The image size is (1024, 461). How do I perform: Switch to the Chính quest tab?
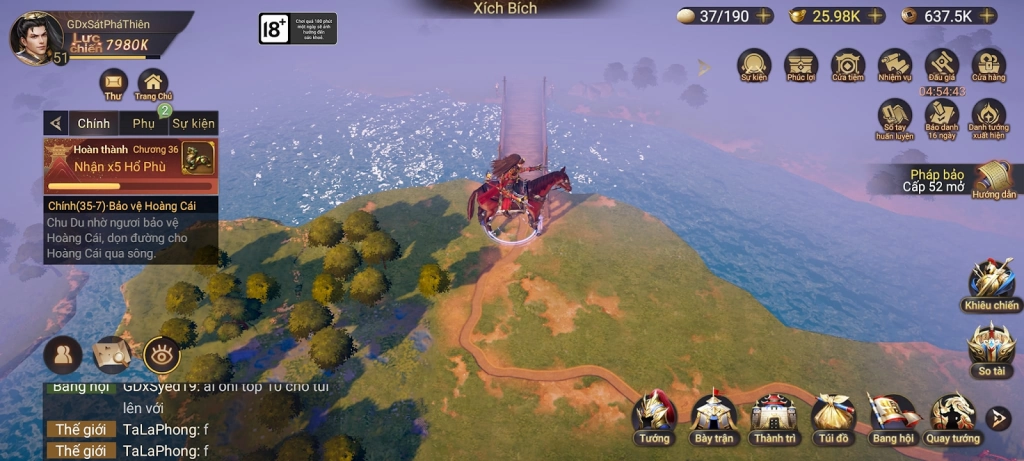point(93,123)
